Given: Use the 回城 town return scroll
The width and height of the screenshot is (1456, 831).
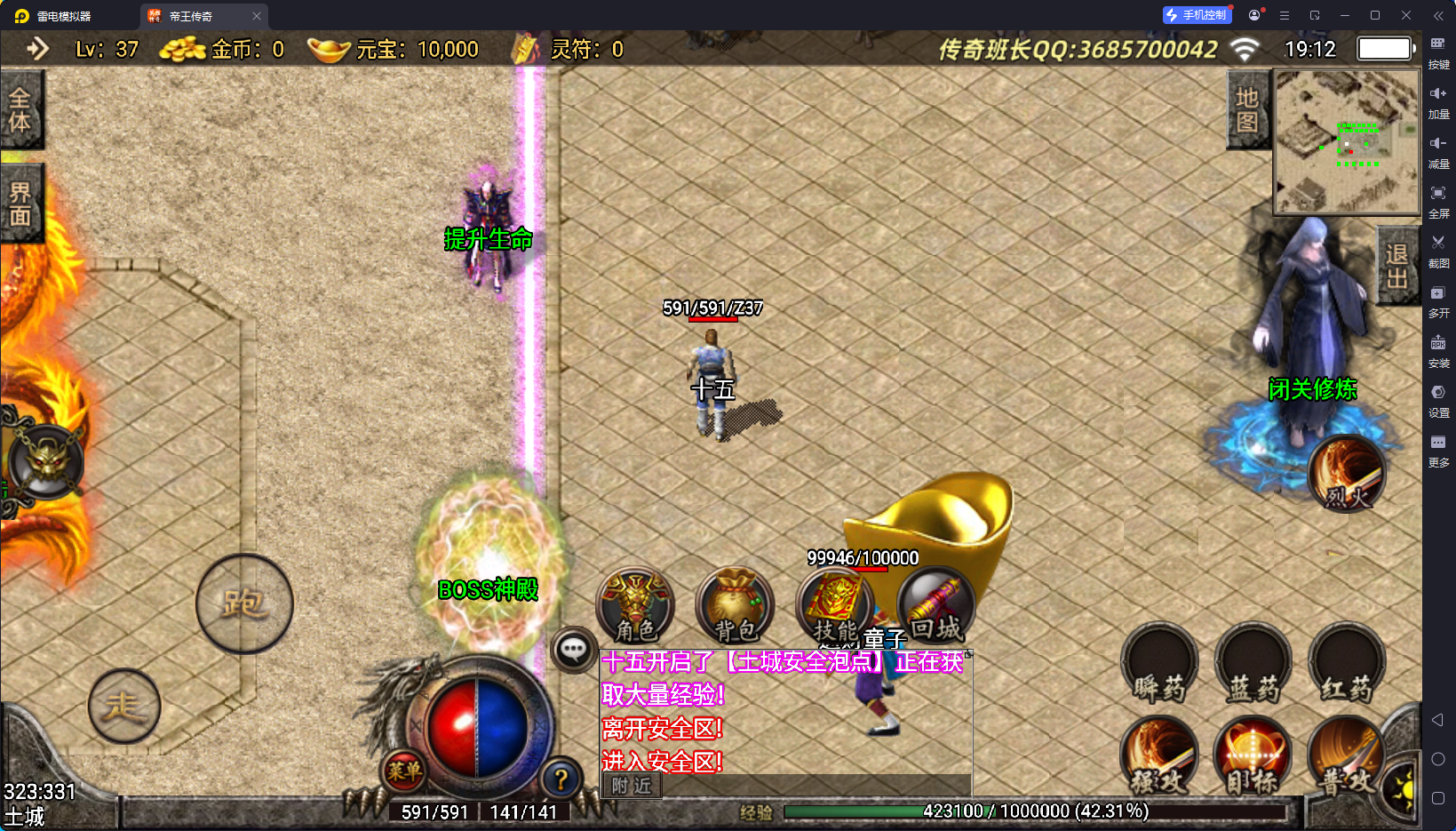Looking at the screenshot, I should click(935, 605).
